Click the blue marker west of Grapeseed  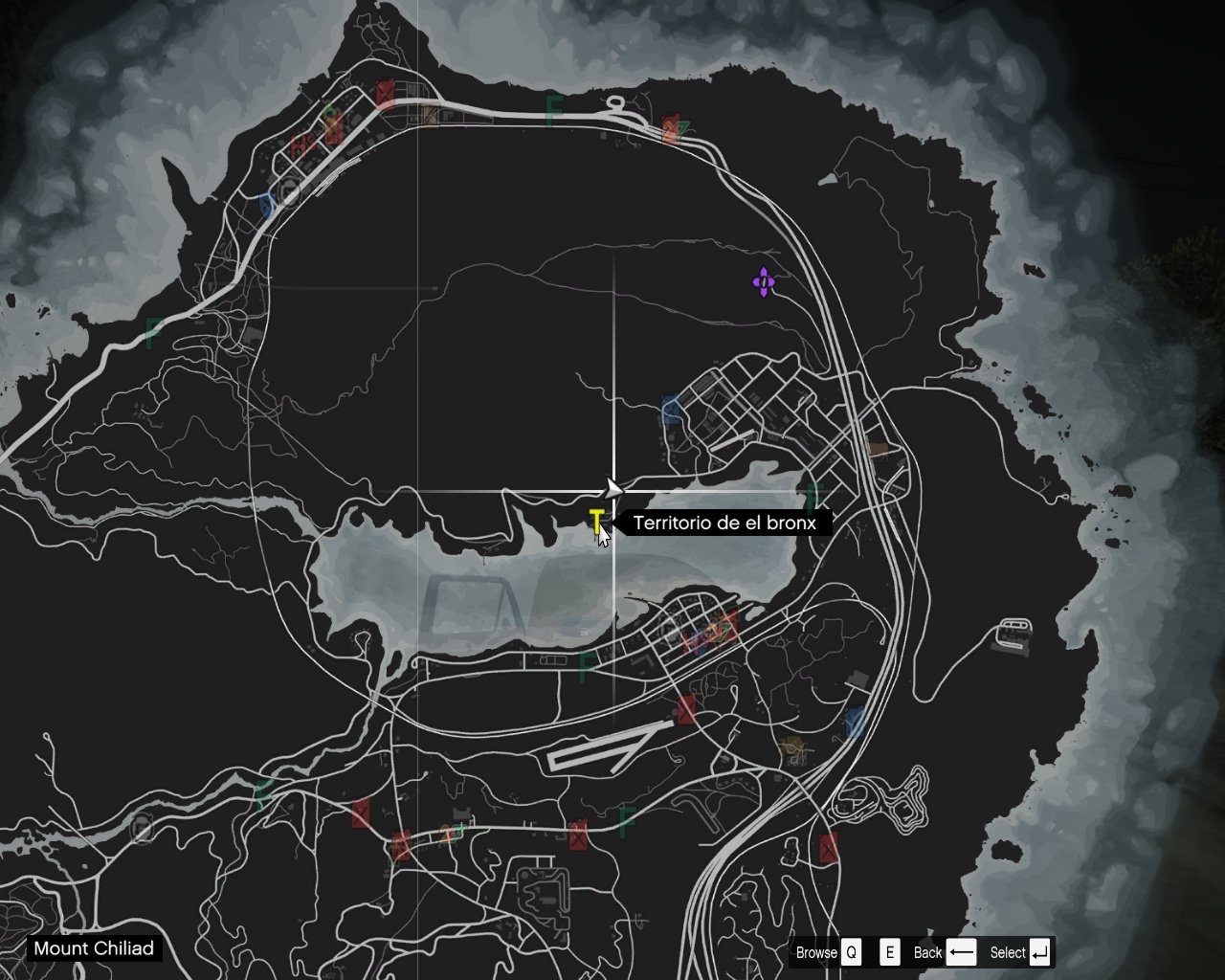tap(671, 410)
